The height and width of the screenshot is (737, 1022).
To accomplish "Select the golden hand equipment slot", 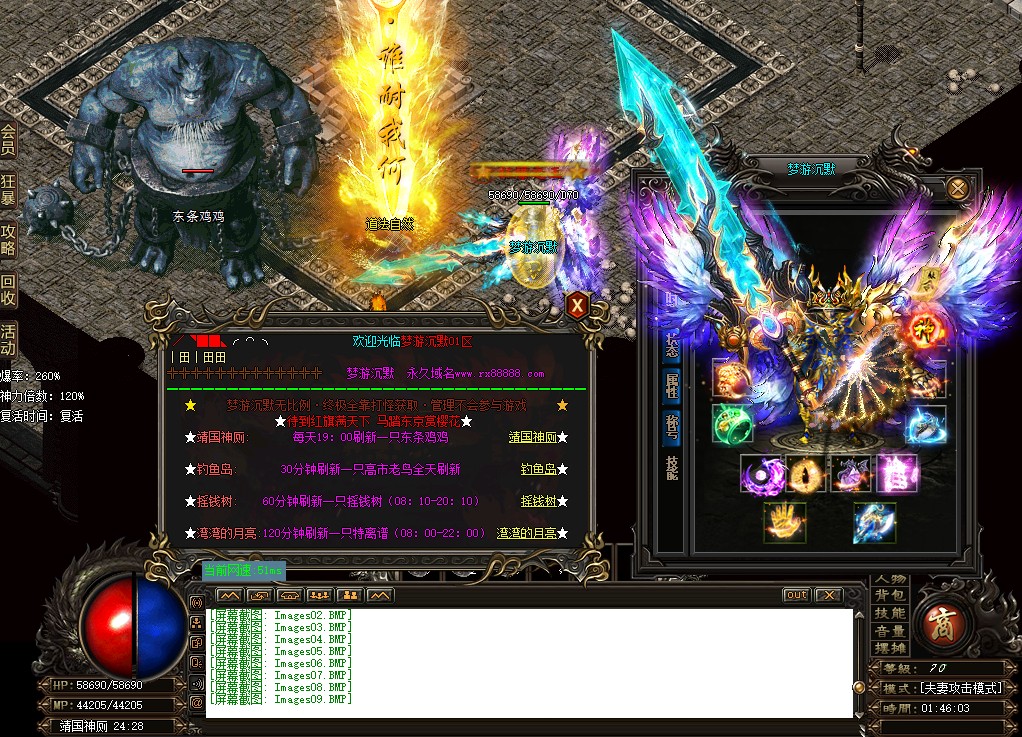I will coord(785,522).
